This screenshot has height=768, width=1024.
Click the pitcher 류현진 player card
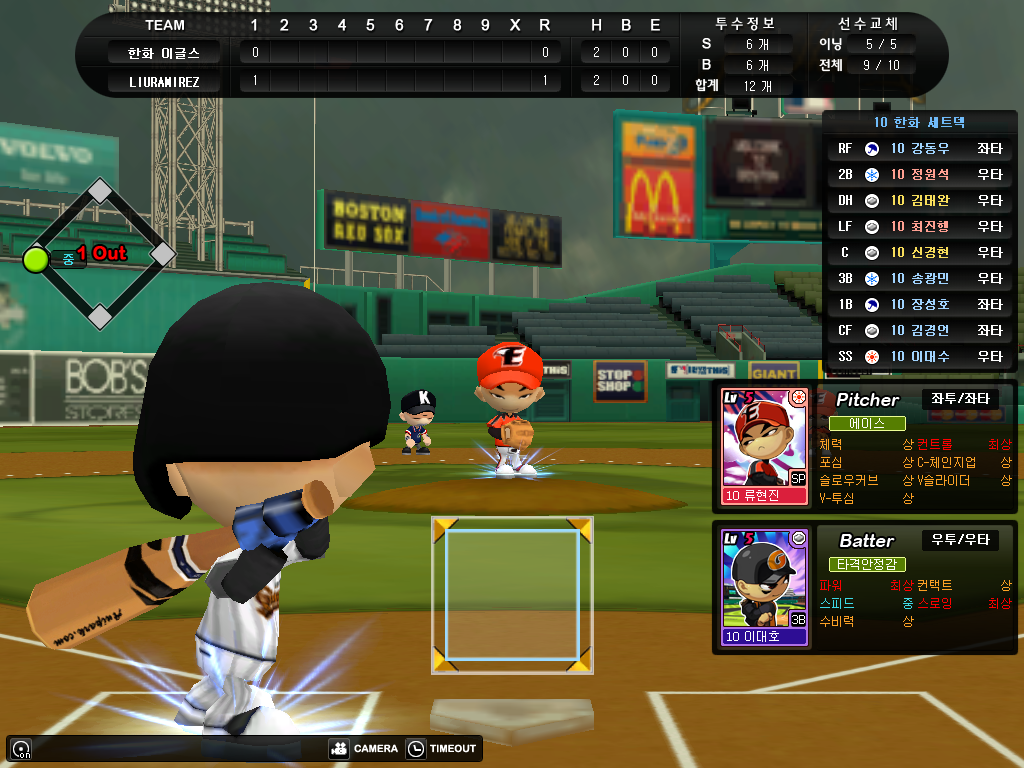point(763,445)
